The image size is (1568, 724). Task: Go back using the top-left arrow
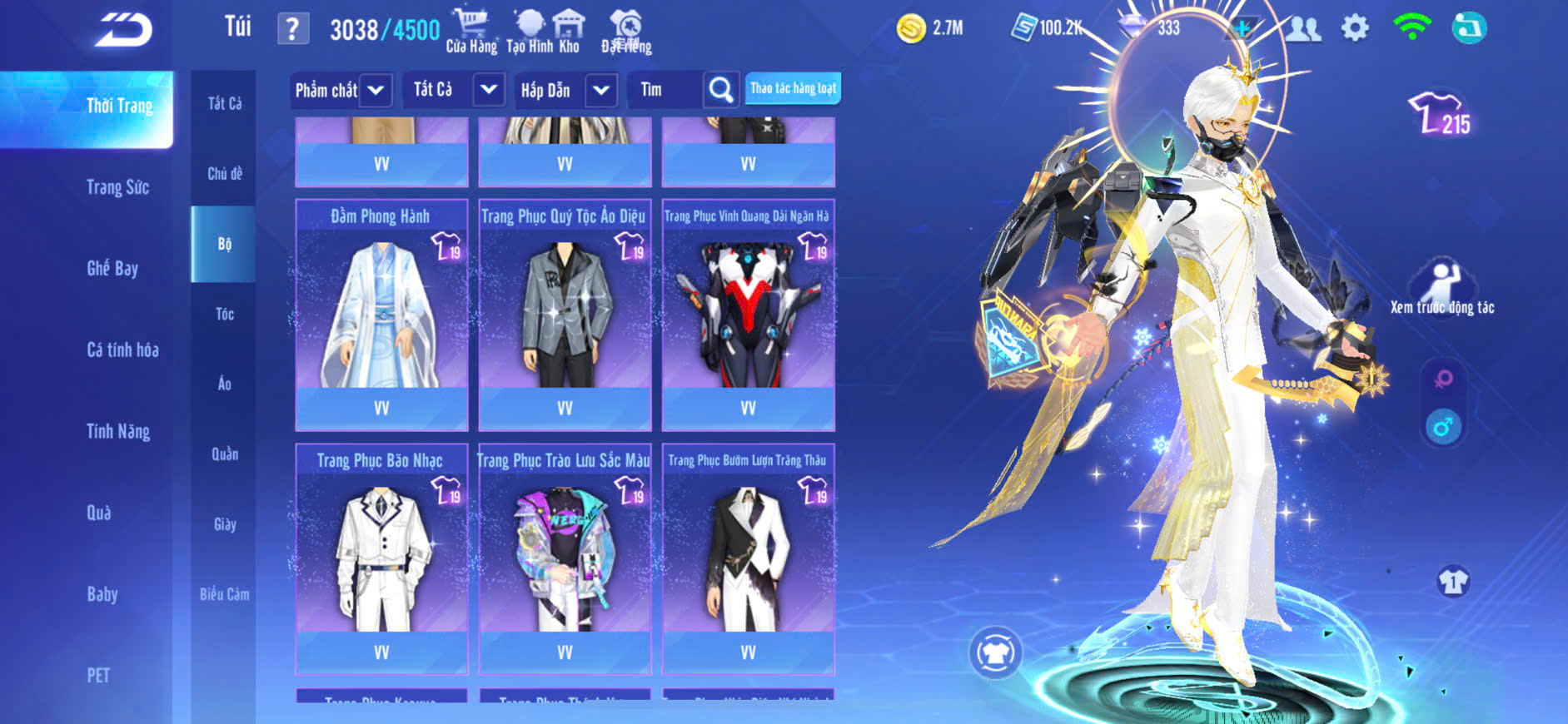point(123,30)
